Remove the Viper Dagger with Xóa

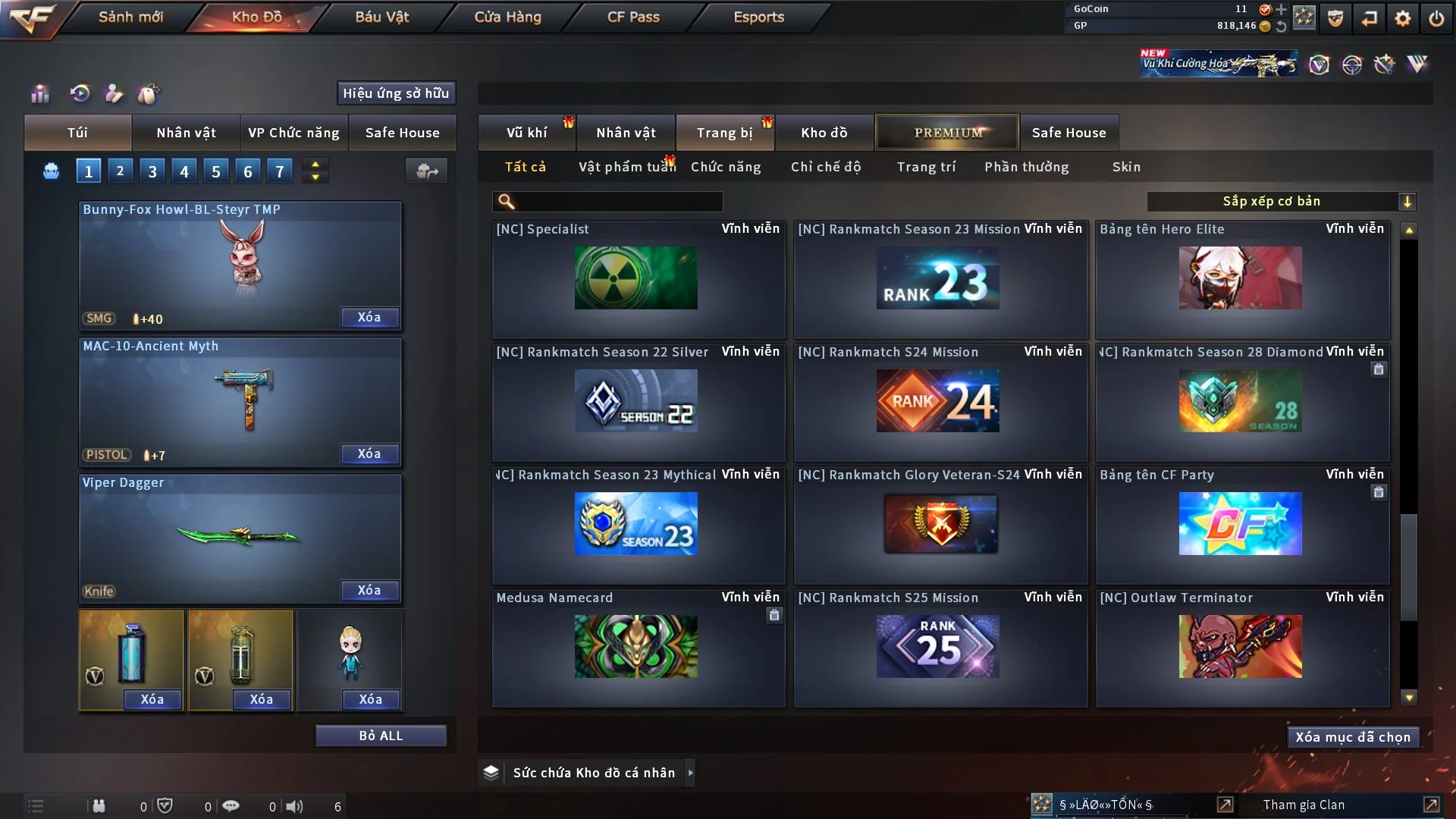click(x=369, y=590)
